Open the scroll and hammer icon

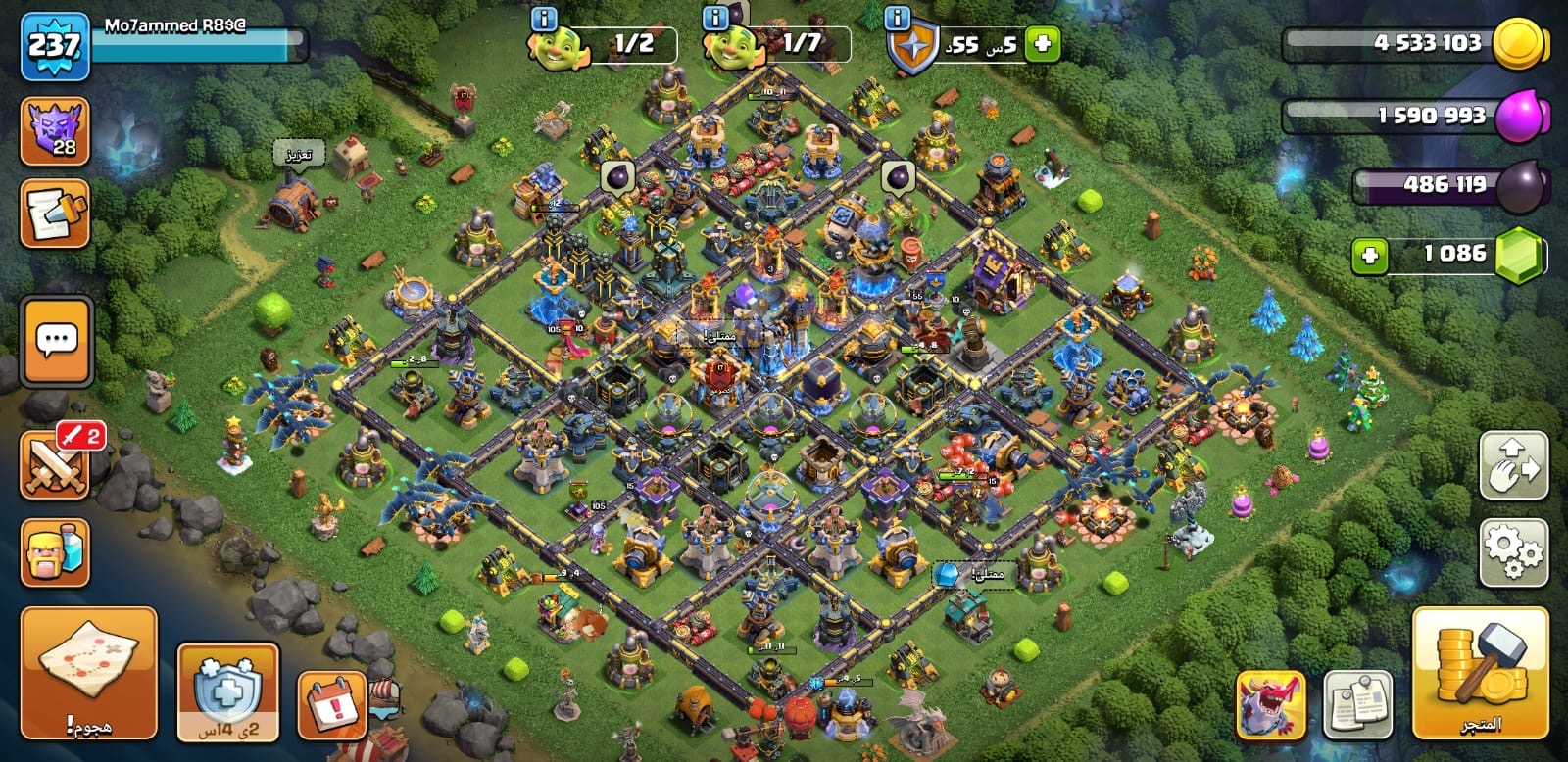pos(56,213)
